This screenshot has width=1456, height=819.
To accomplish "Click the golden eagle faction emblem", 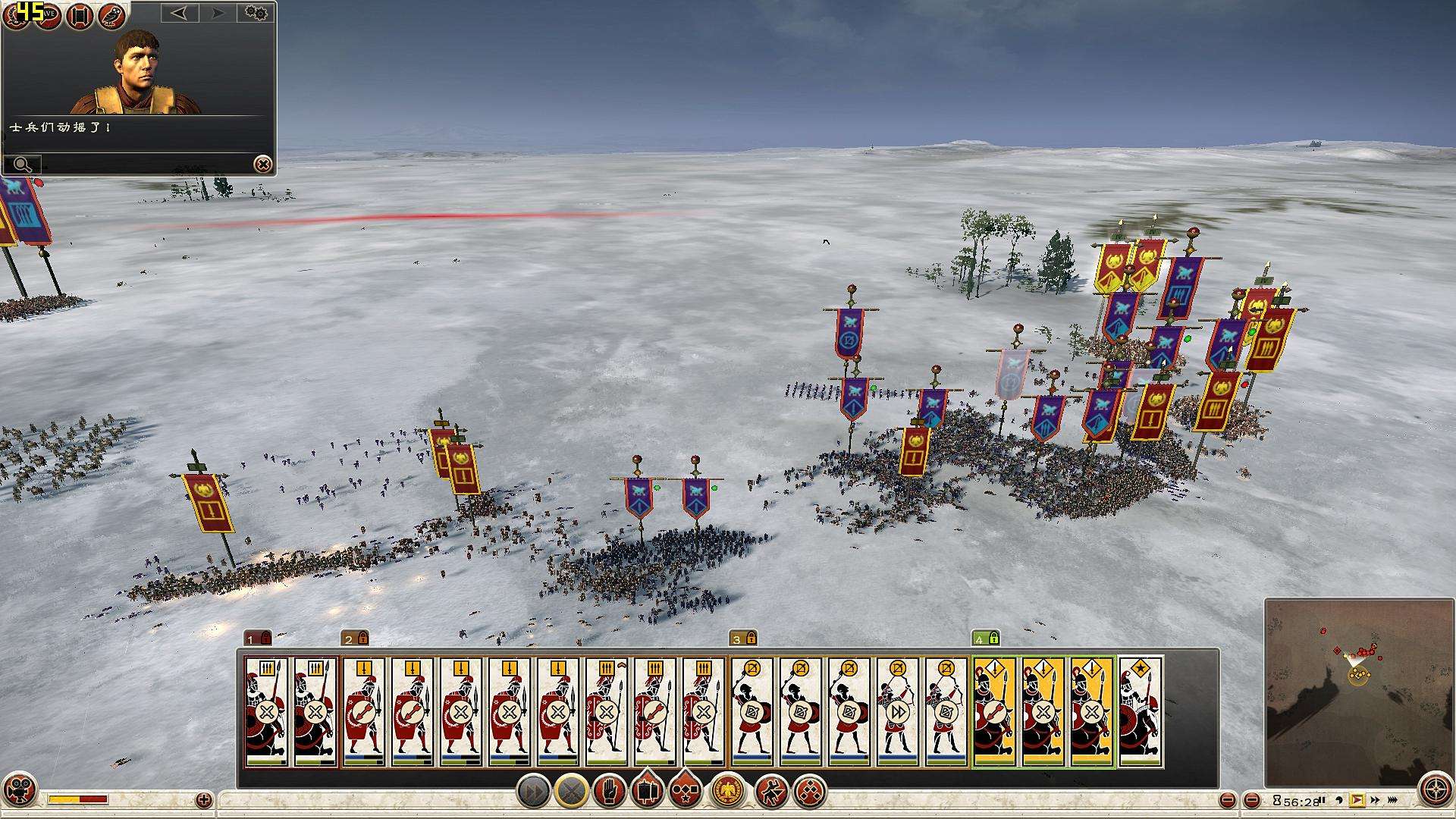I will click(x=729, y=792).
